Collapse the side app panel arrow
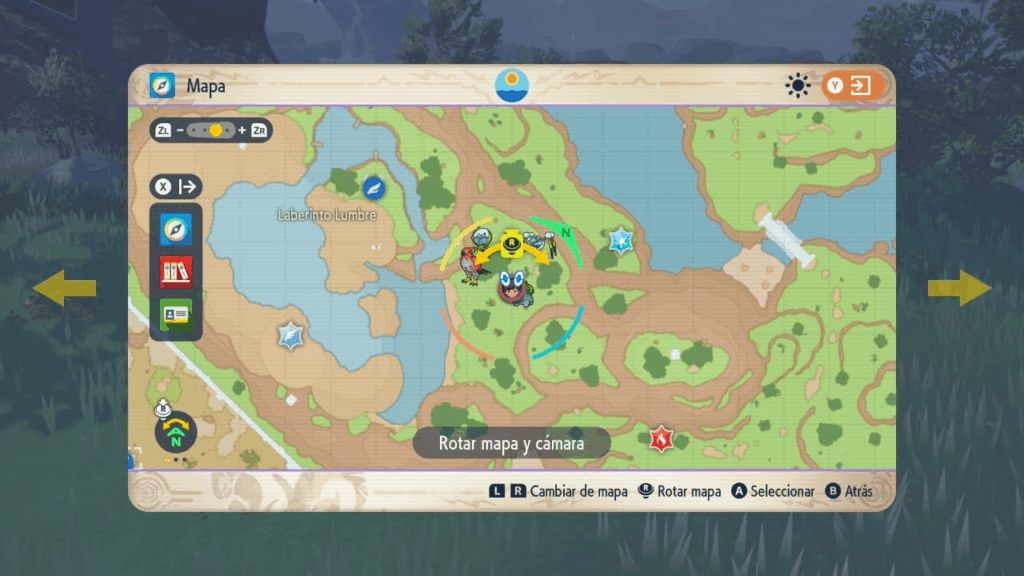Image resolution: width=1024 pixels, height=576 pixels. (x=177, y=186)
